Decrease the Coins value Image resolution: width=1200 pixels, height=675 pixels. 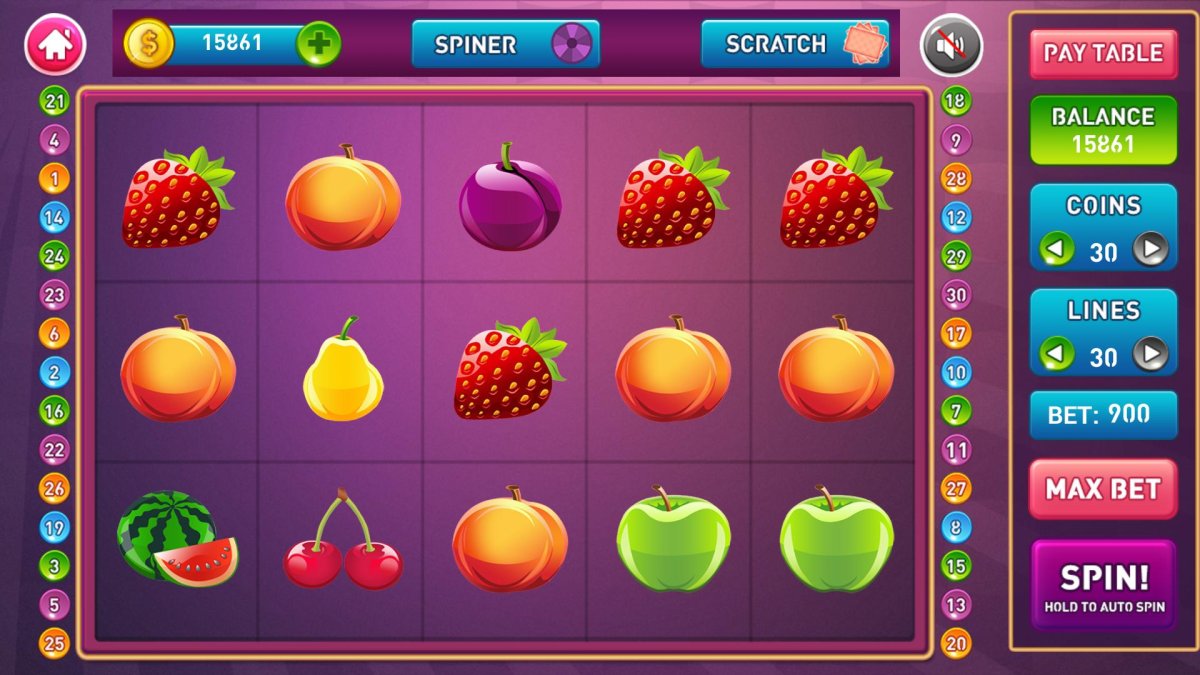point(1056,249)
